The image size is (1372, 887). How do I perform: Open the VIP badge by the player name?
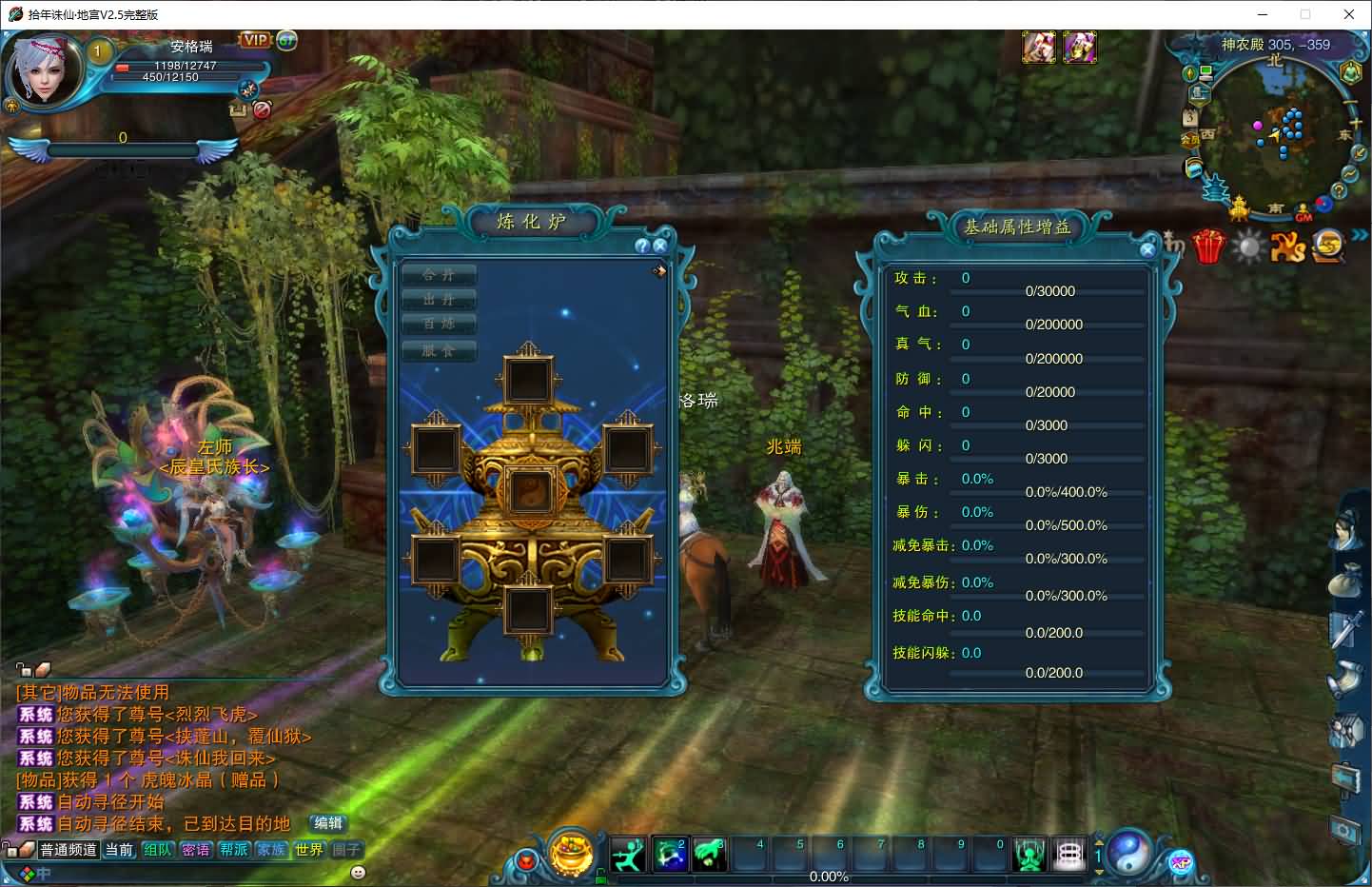click(x=255, y=40)
